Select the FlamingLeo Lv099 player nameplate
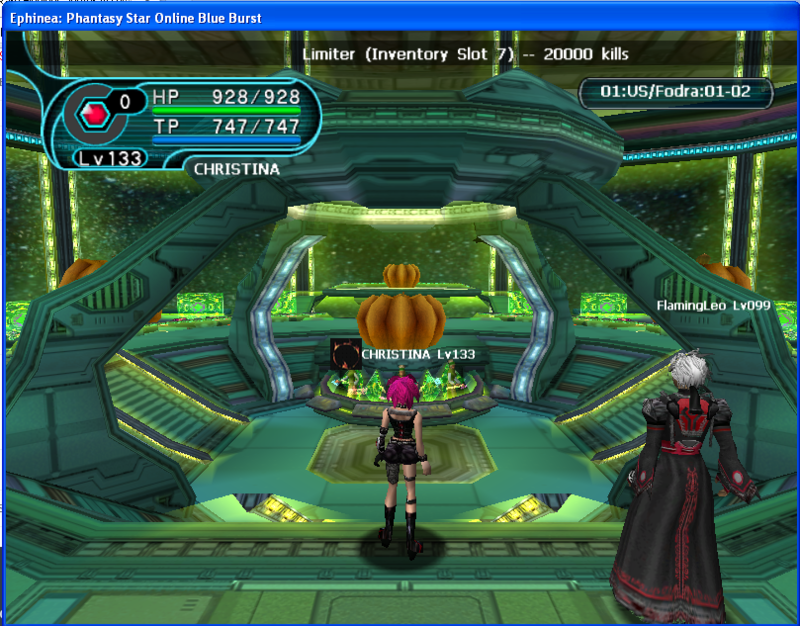Image resolution: width=800 pixels, height=626 pixels. (x=713, y=305)
